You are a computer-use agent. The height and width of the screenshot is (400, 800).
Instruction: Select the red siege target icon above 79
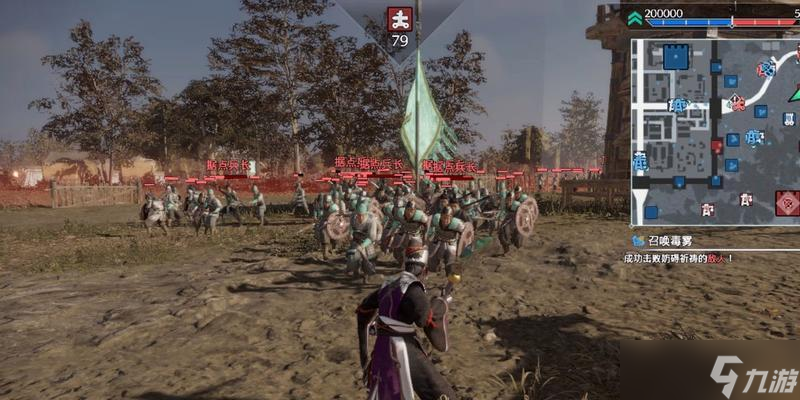click(x=400, y=19)
